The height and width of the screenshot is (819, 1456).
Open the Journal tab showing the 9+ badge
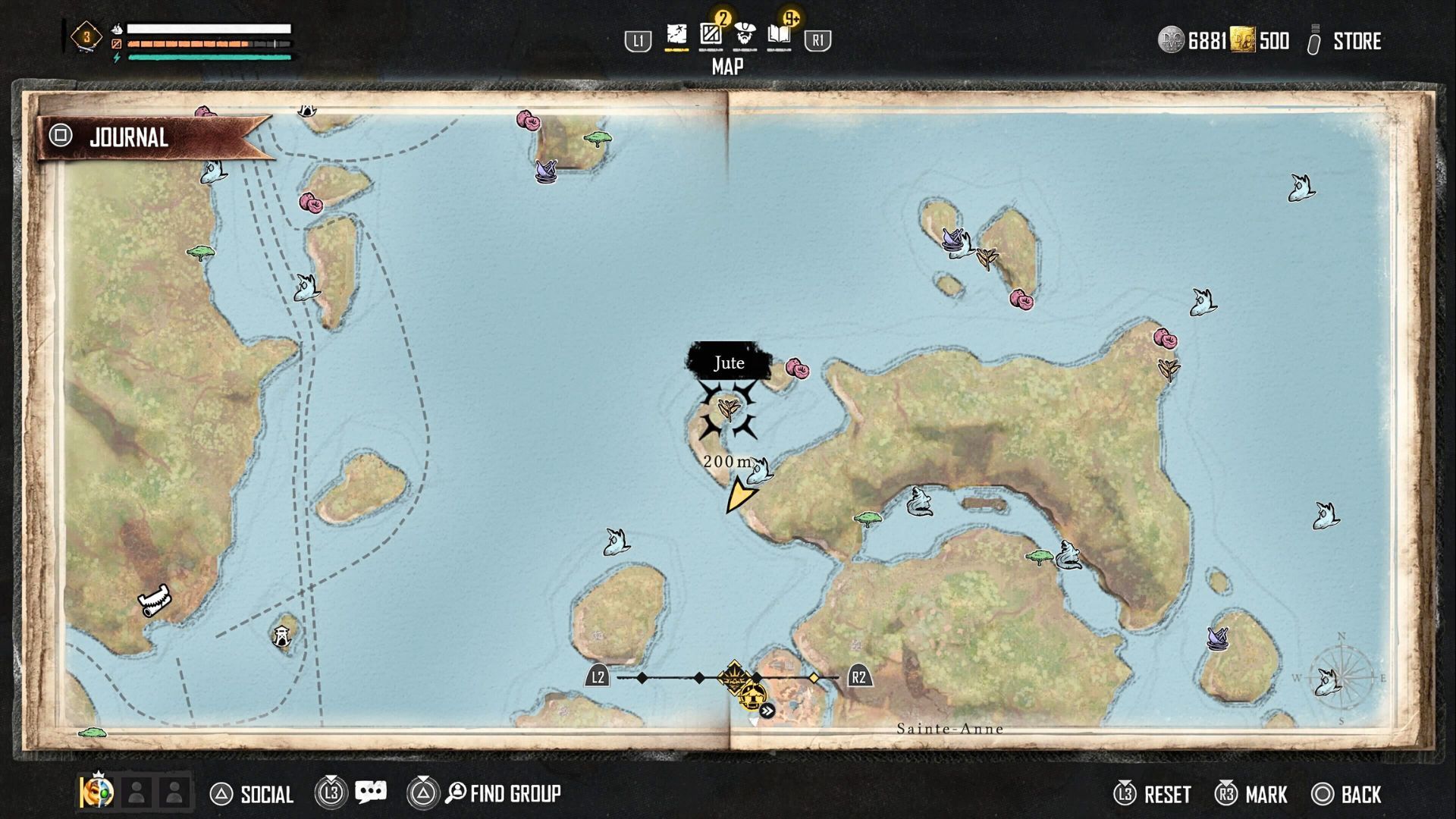point(781,34)
